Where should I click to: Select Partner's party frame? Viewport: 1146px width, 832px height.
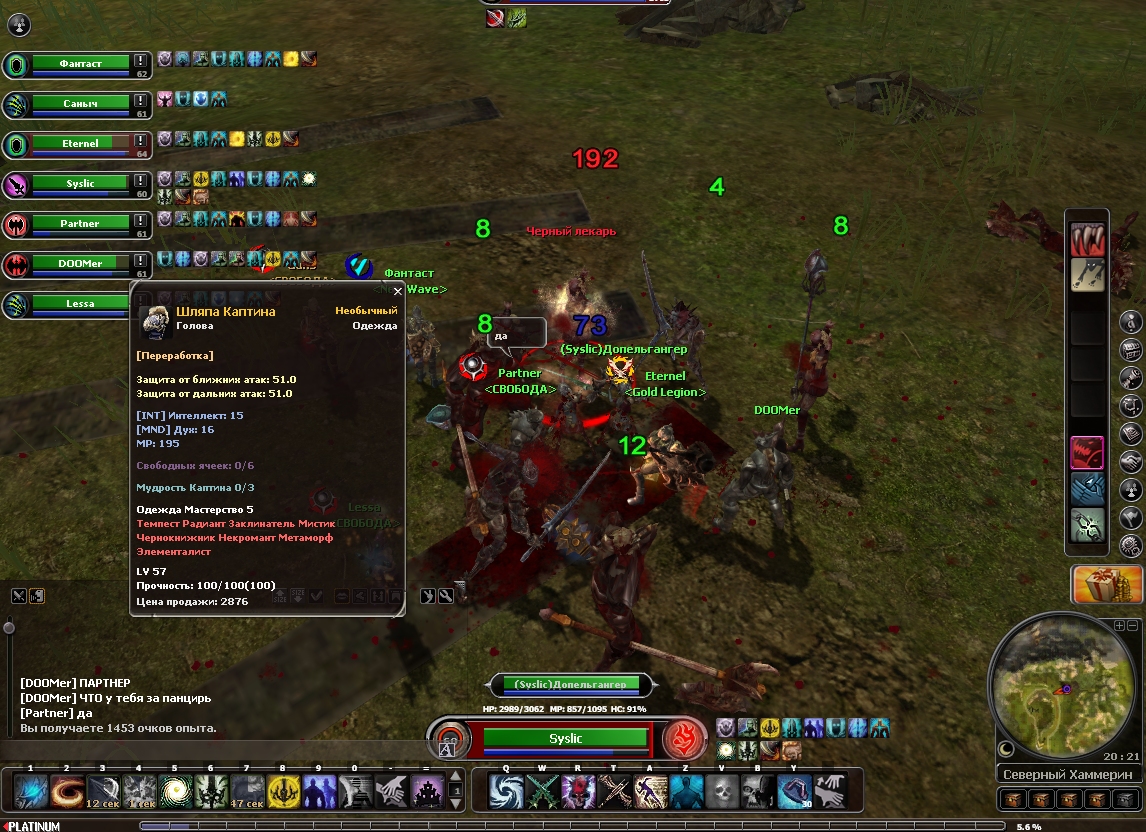click(81, 224)
